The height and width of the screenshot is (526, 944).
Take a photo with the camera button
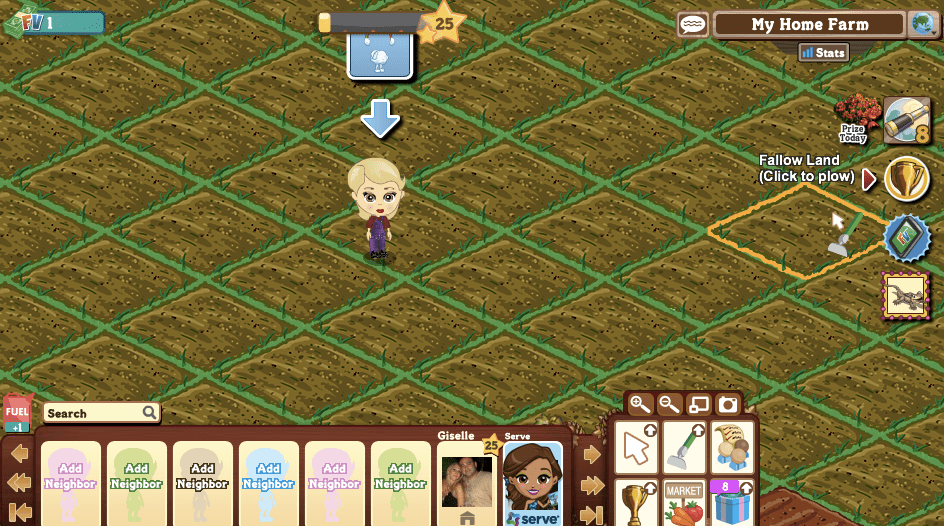728,405
